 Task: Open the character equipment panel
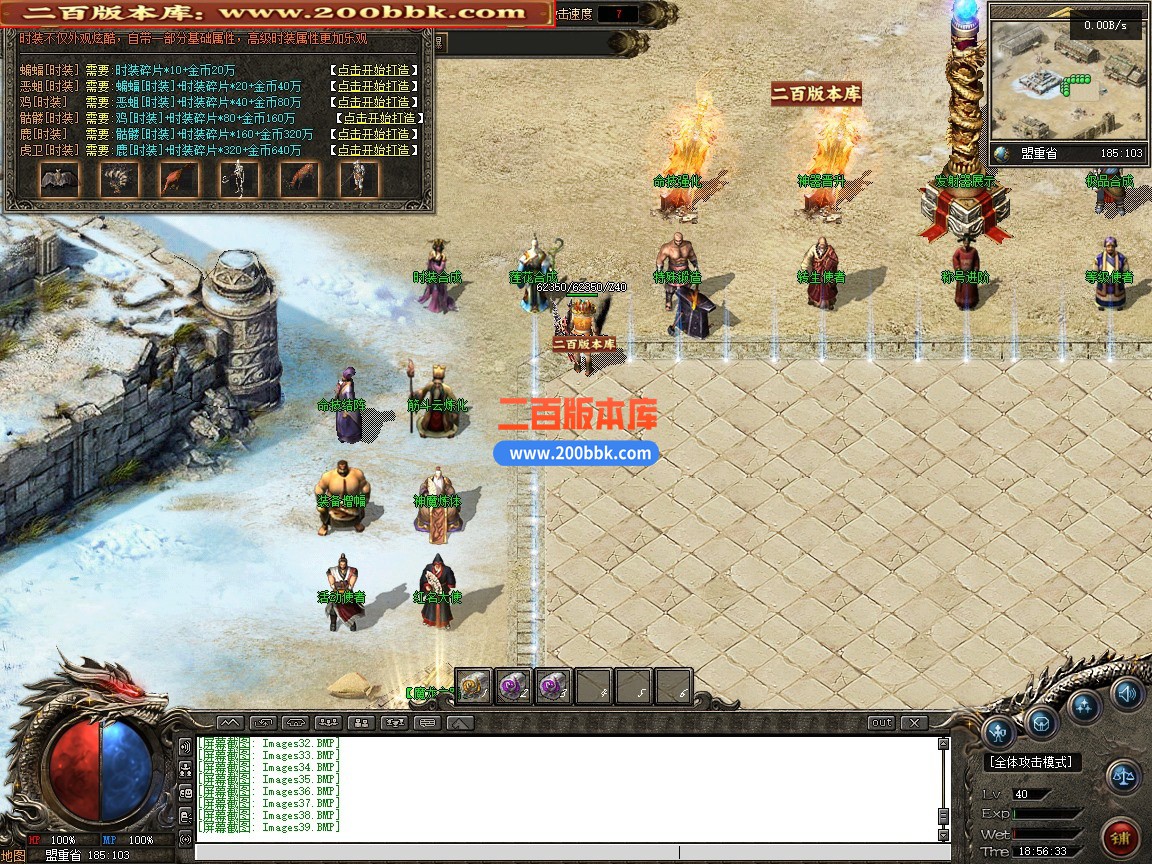pyautogui.click(x=999, y=732)
